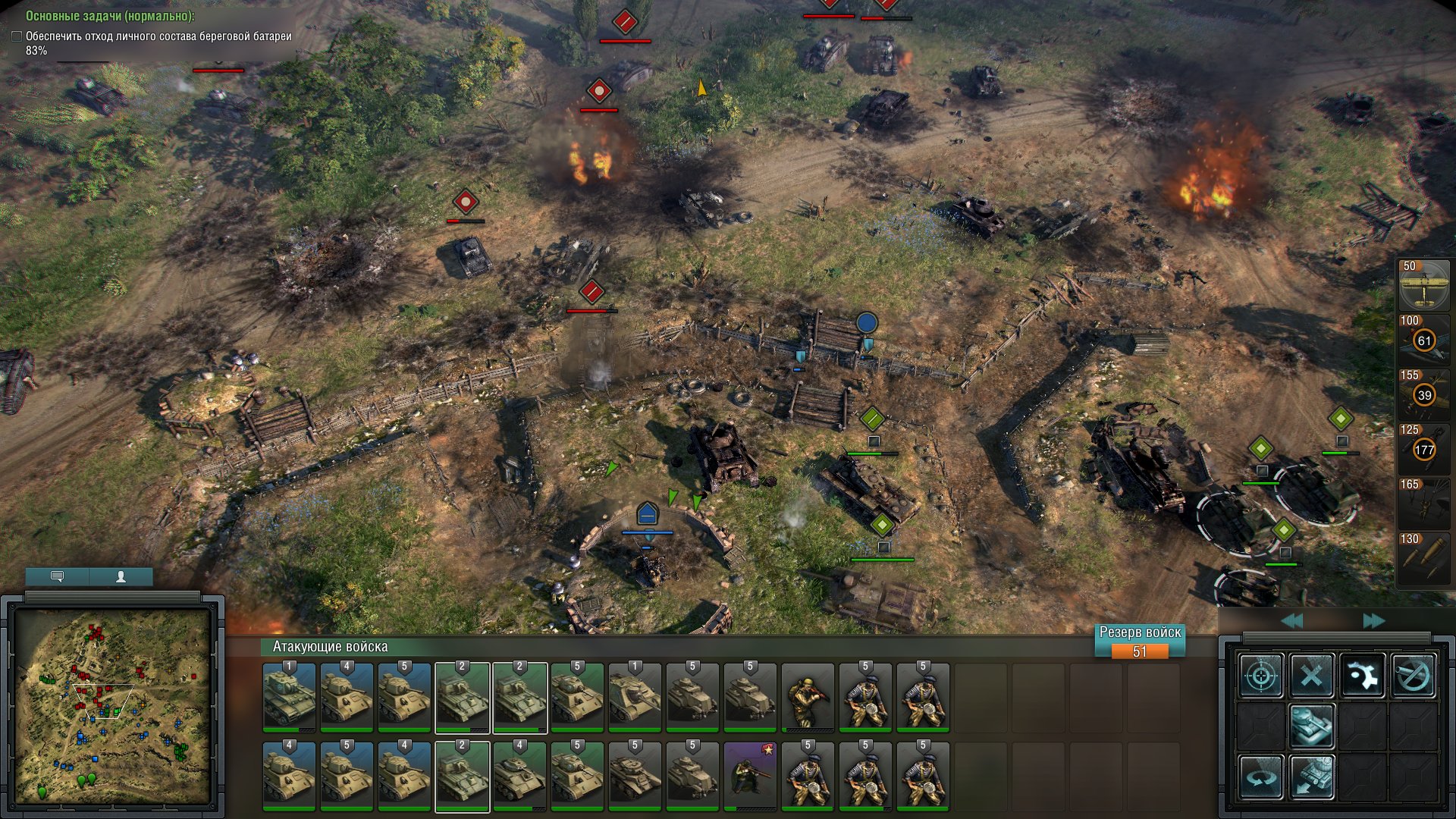Select the aerial bombs ability costing 125

click(x=1423, y=450)
